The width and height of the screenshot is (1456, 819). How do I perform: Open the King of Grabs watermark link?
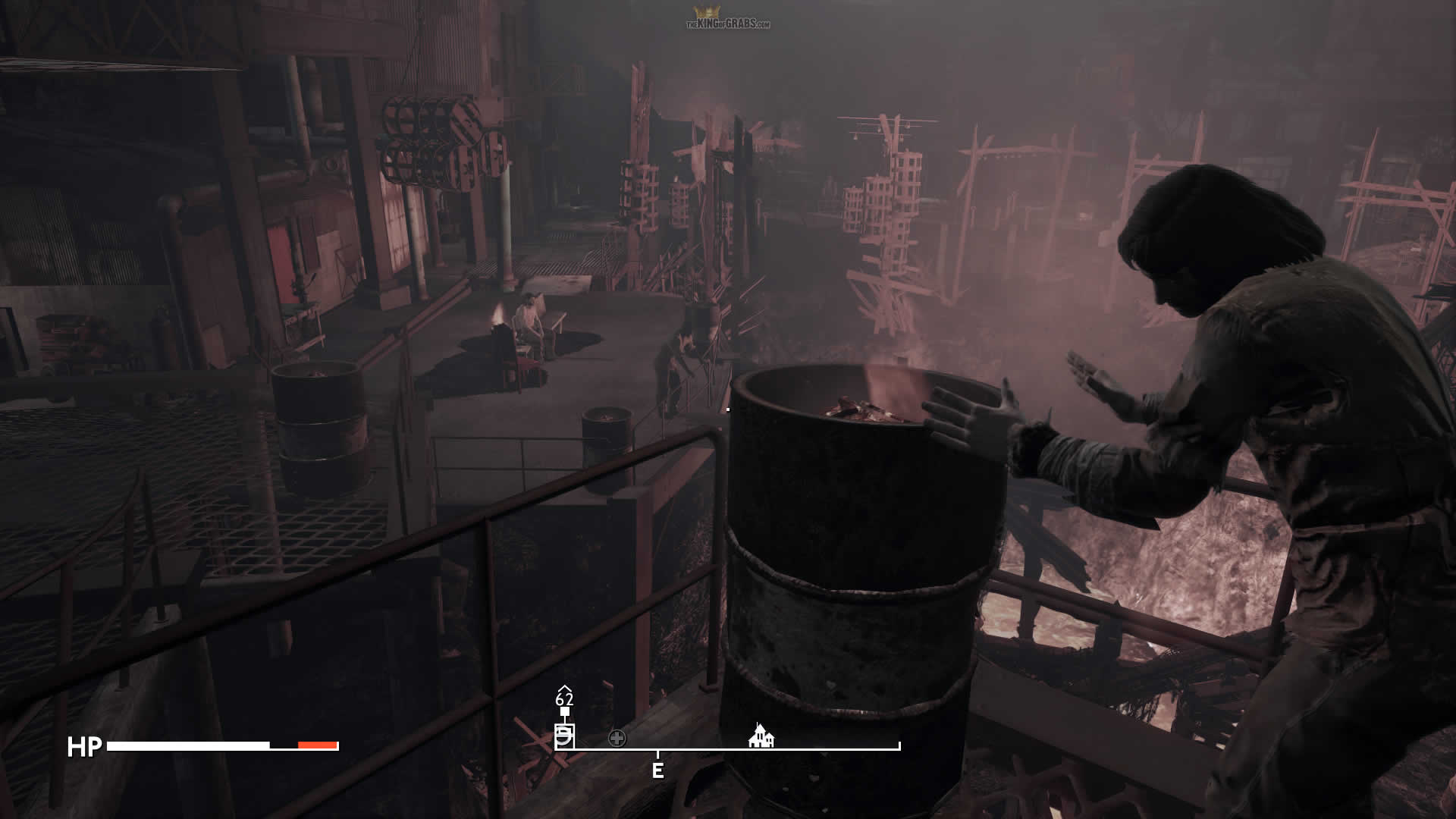[728, 20]
